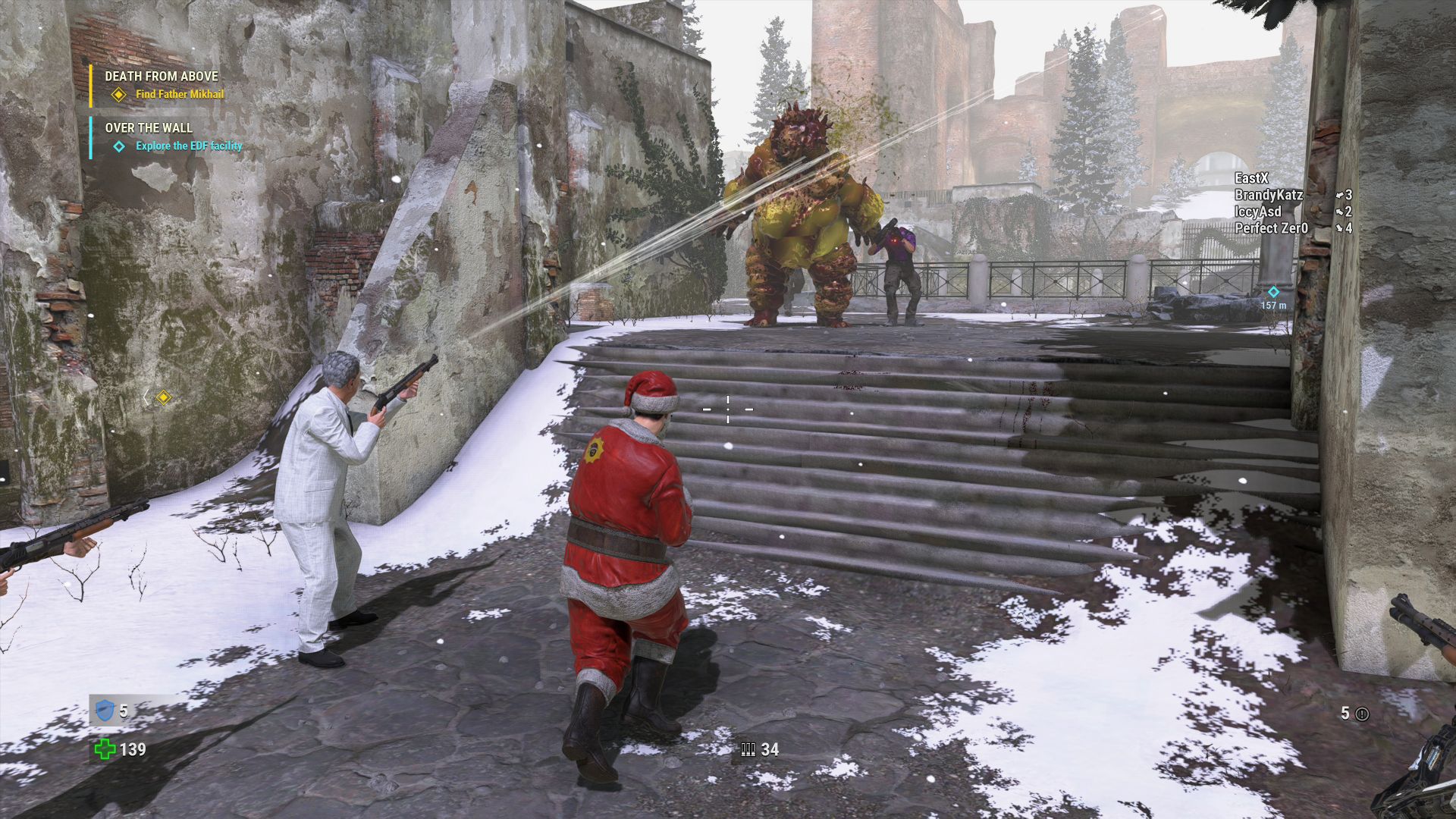Click the yellow diamond waypoint marker
This screenshot has width=1456, height=819.
[163, 397]
